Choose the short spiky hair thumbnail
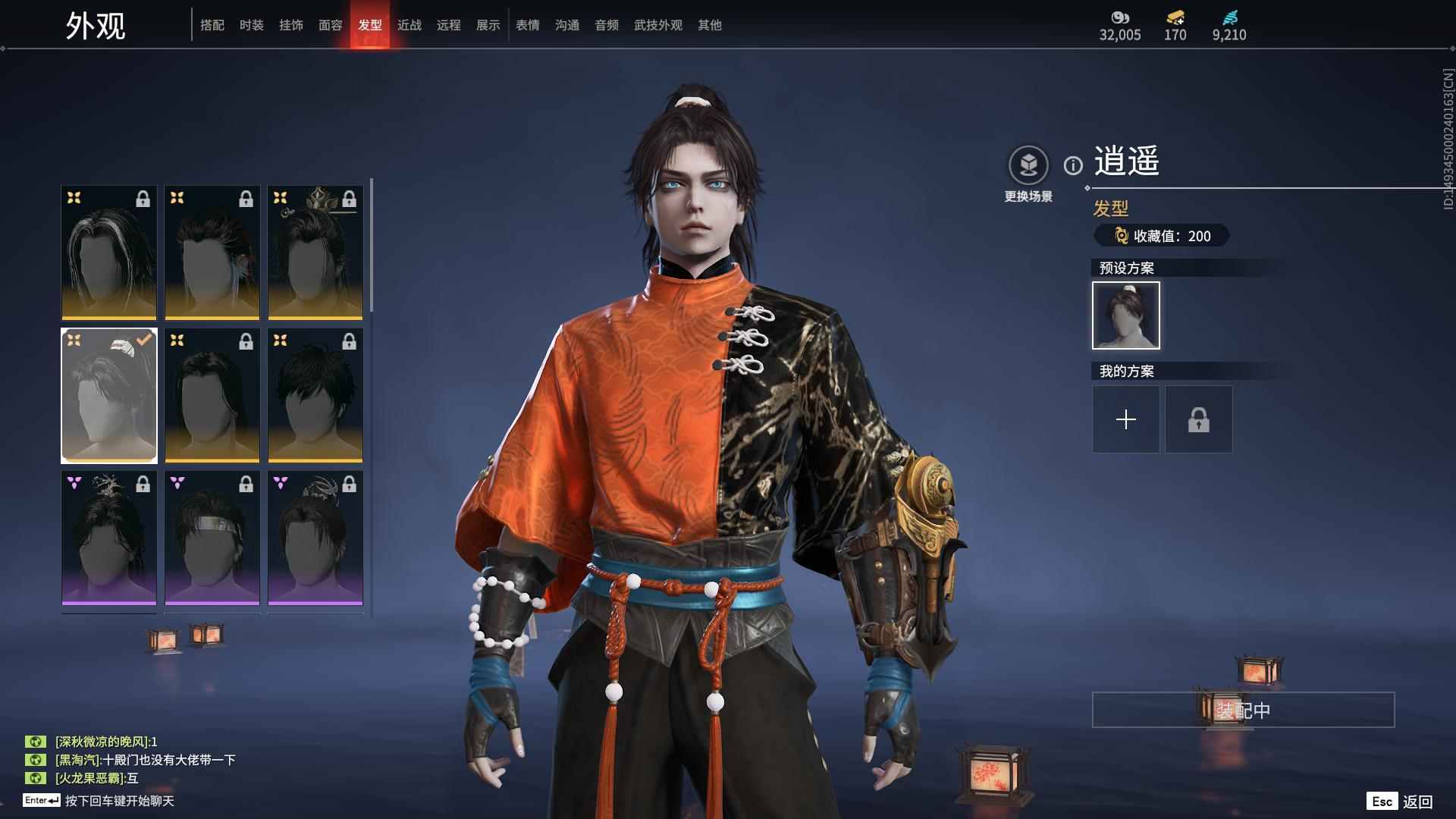This screenshot has width=1456, height=819. (x=315, y=395)
